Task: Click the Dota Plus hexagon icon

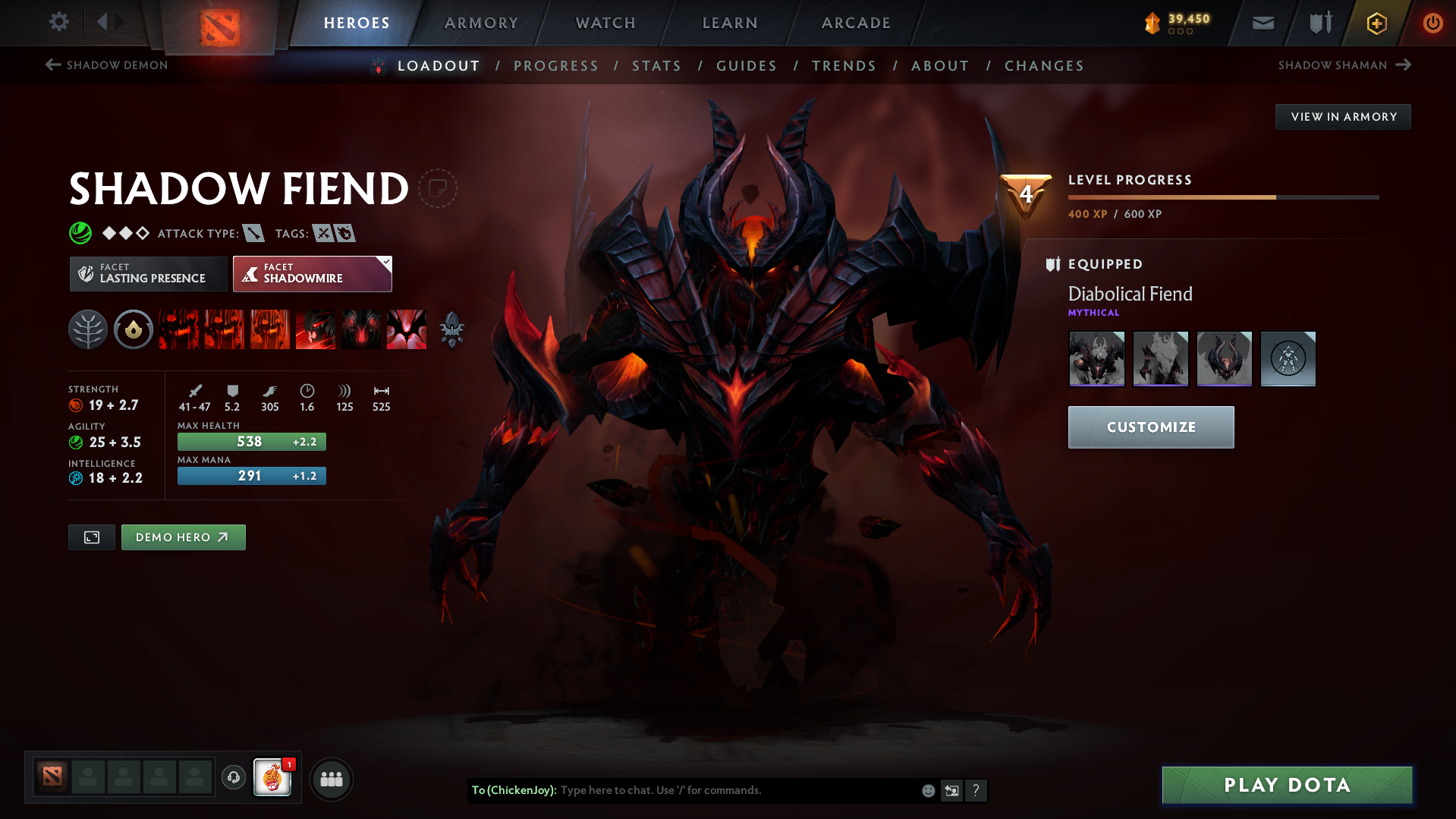Action: point(1376,23)
